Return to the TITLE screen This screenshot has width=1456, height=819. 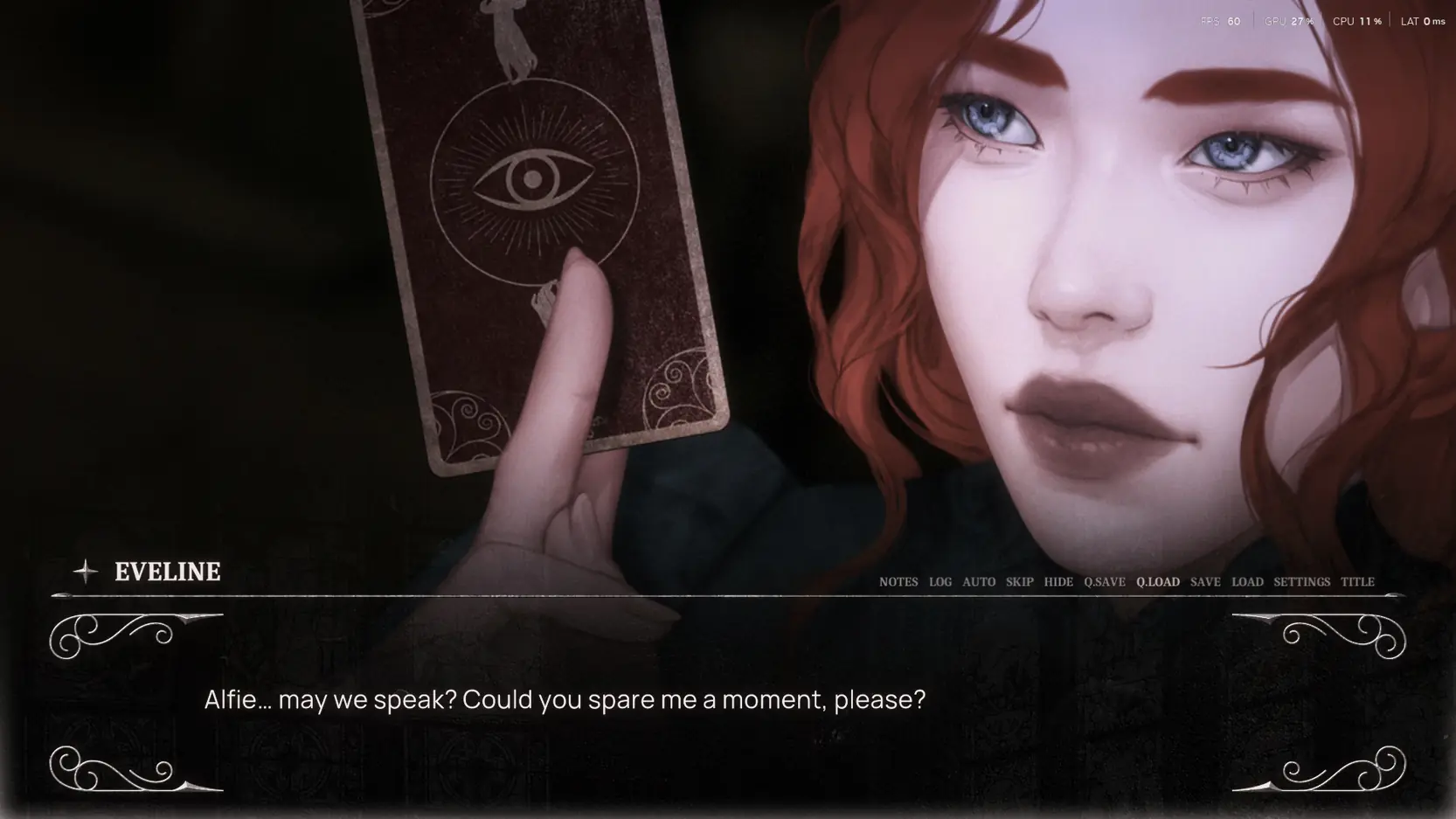[1359, 581]
